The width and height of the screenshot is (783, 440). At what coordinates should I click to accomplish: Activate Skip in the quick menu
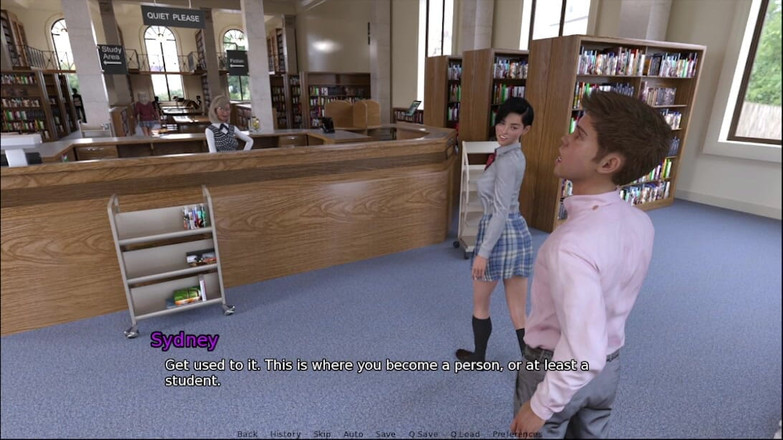321,434
